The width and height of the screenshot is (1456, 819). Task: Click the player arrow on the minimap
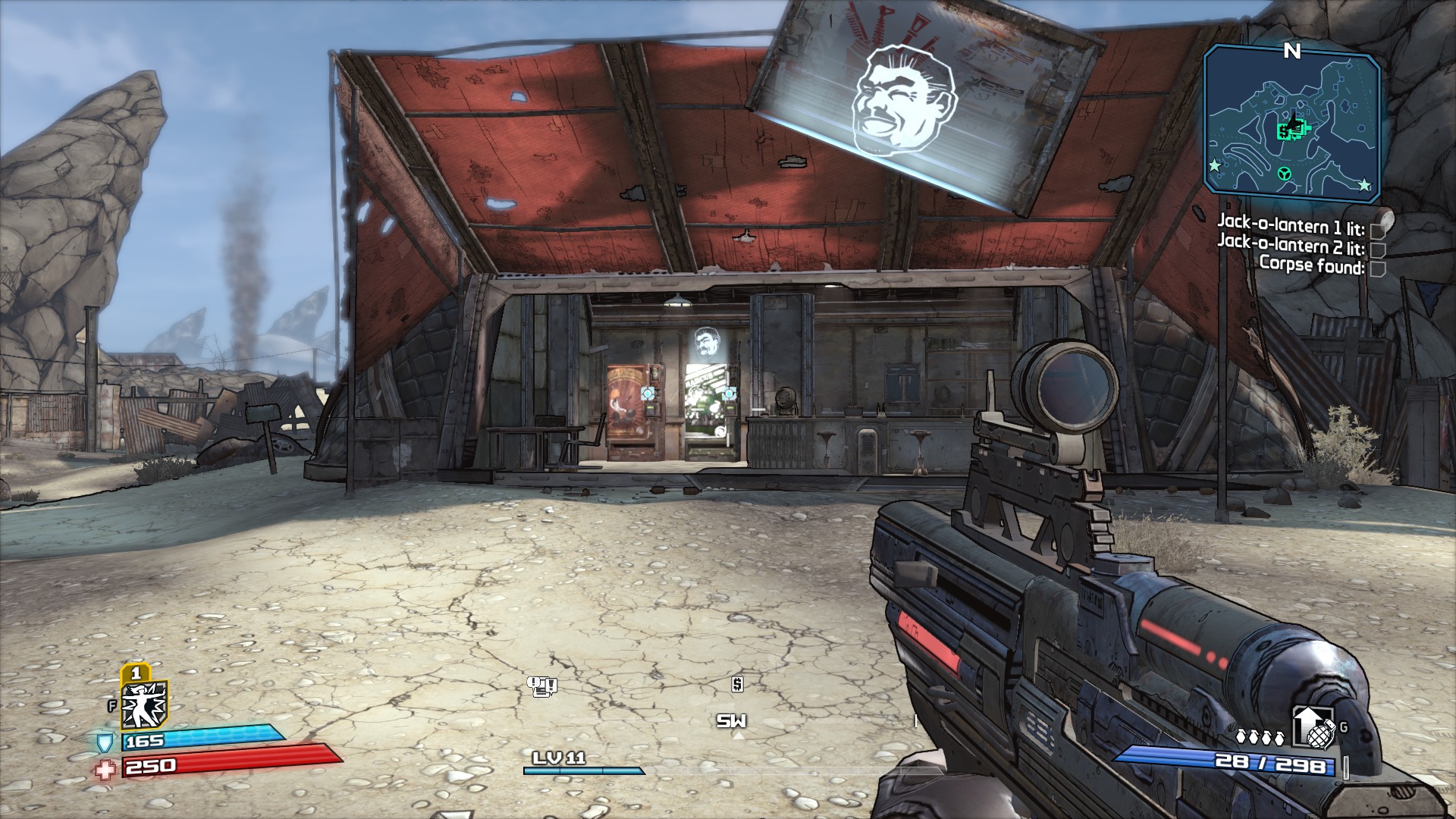[1294, 121]
